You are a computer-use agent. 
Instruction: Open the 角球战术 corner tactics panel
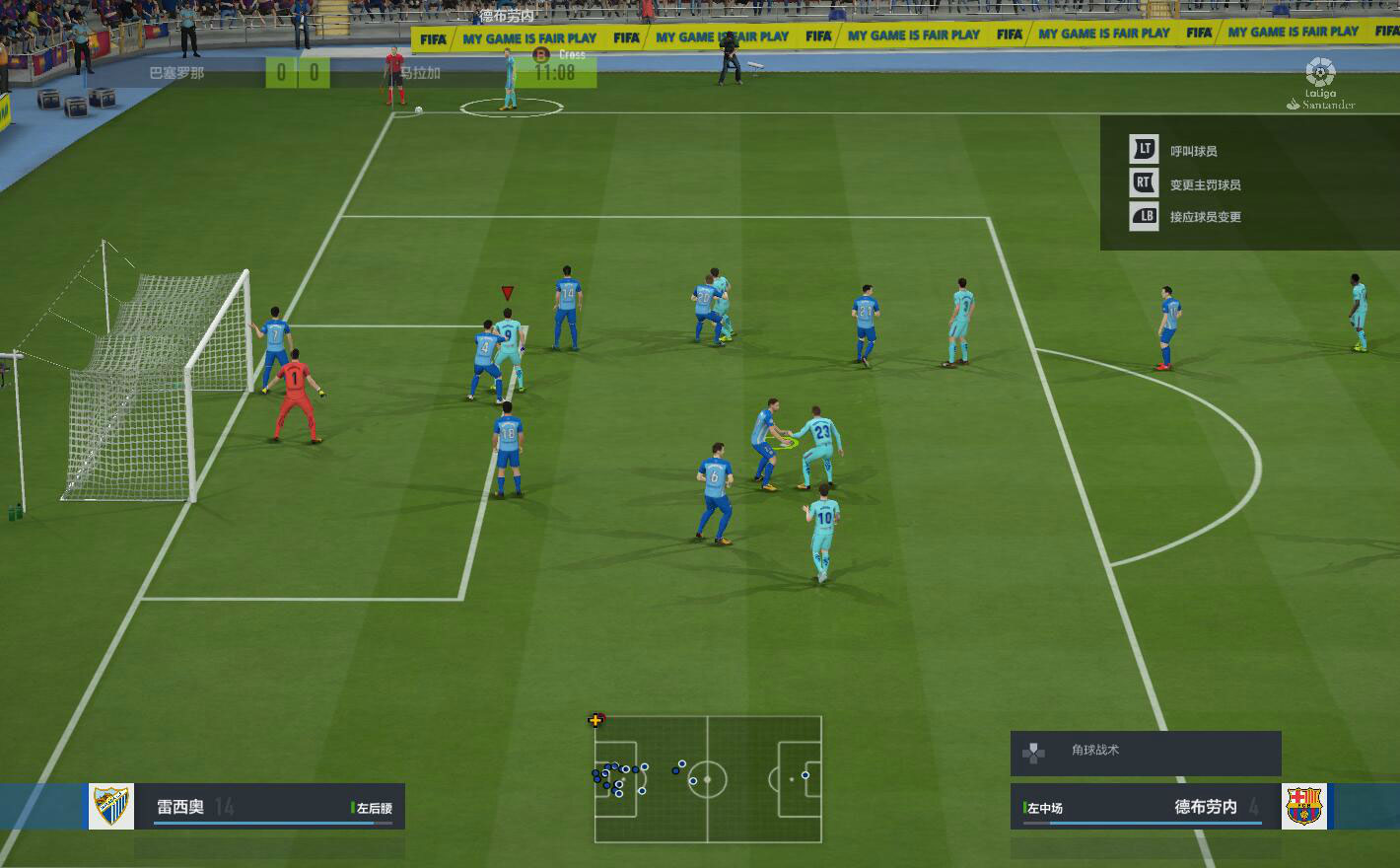[x=1145, y=752]
